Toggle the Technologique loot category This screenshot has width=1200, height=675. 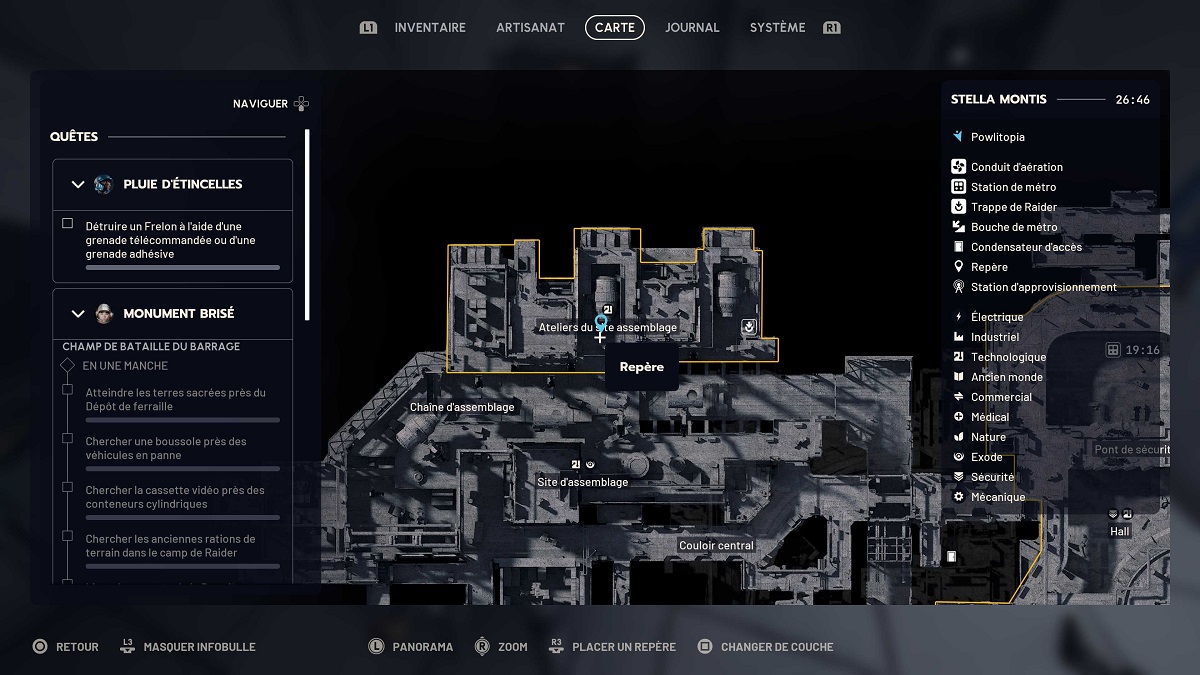pos(1008,357)
